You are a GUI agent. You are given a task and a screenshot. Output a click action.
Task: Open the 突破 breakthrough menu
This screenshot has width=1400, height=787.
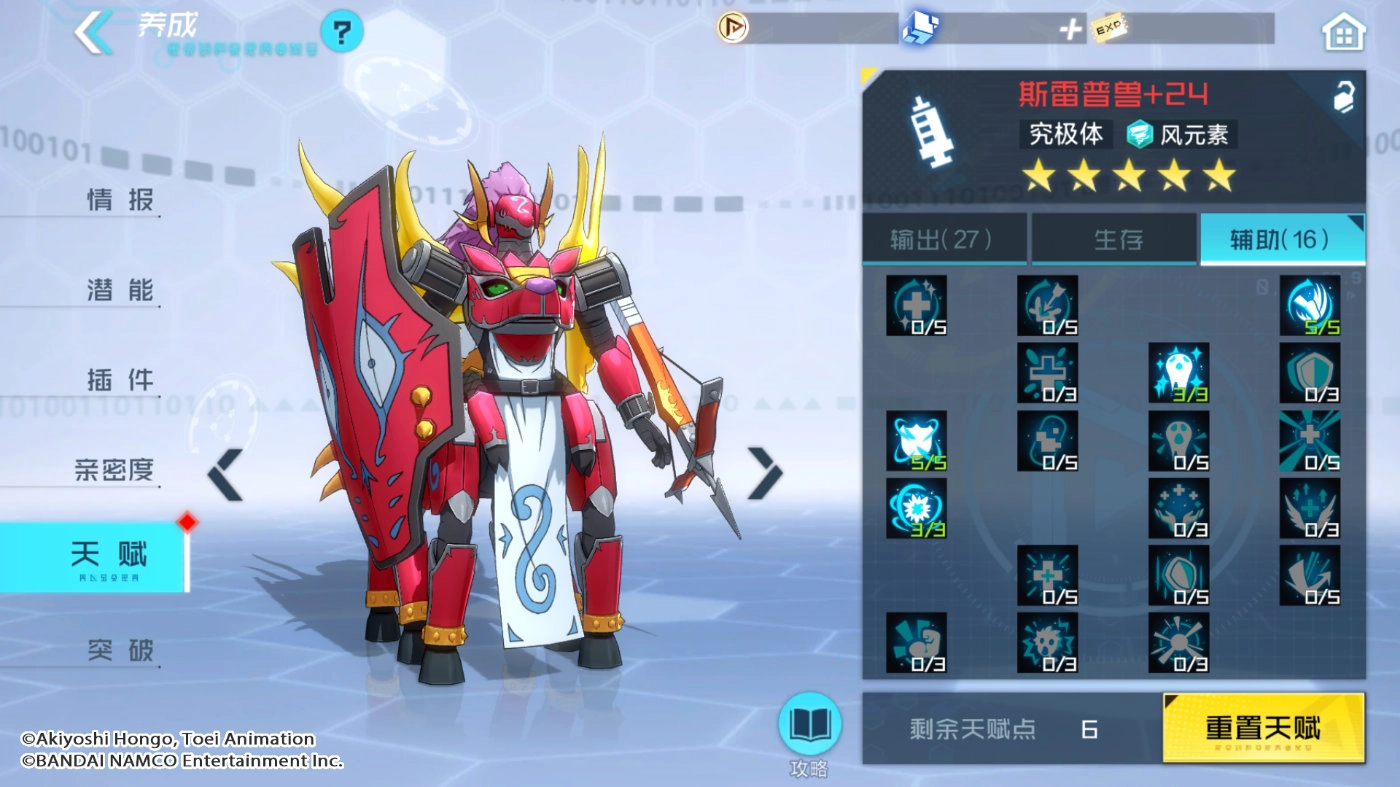pyautogui.click(x=121, y=651)
